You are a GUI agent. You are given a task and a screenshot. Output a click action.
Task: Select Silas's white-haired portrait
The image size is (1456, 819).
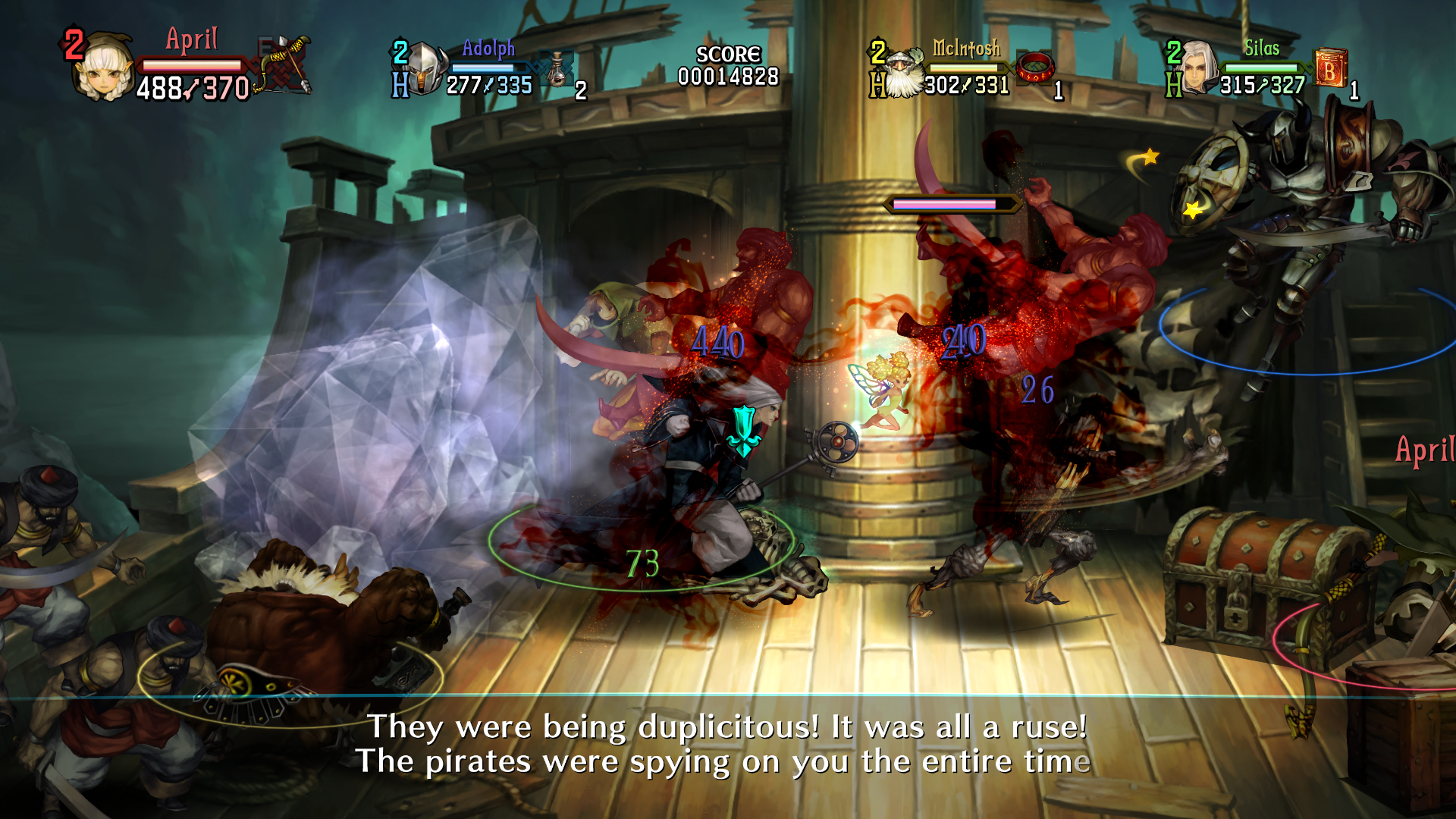1198,68
